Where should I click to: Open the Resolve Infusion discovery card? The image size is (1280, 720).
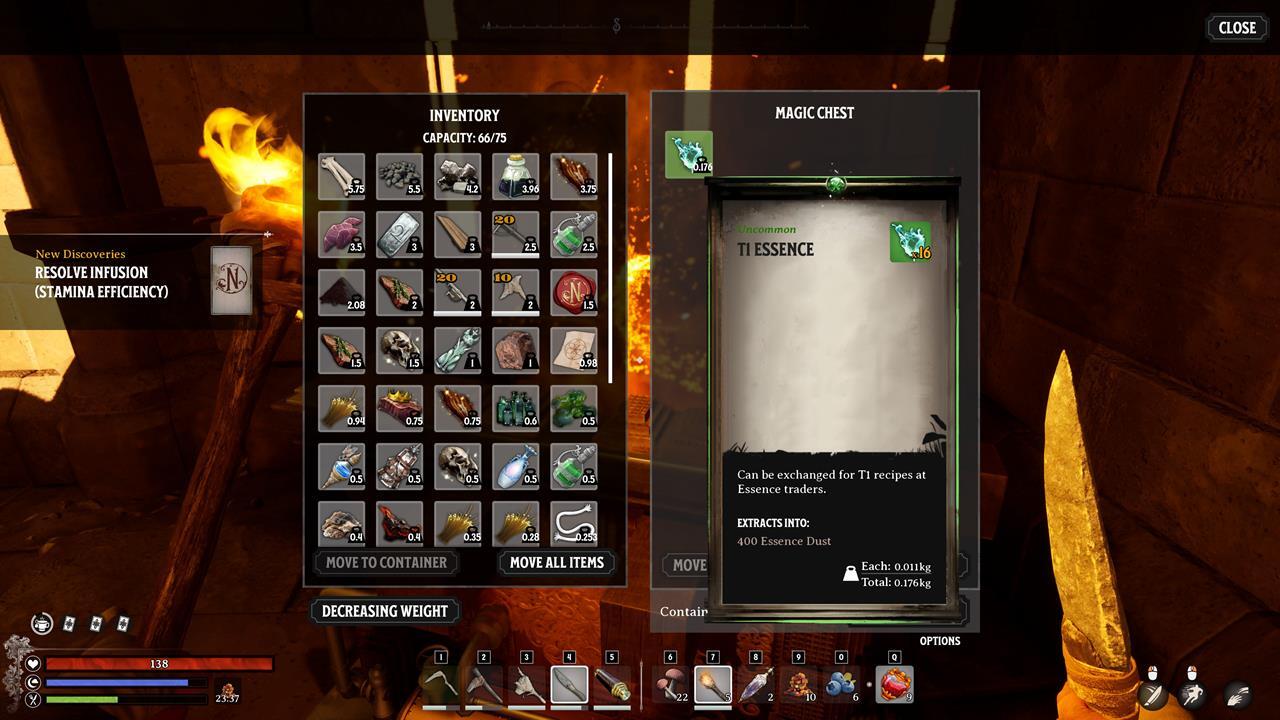[x=231, y=281]
